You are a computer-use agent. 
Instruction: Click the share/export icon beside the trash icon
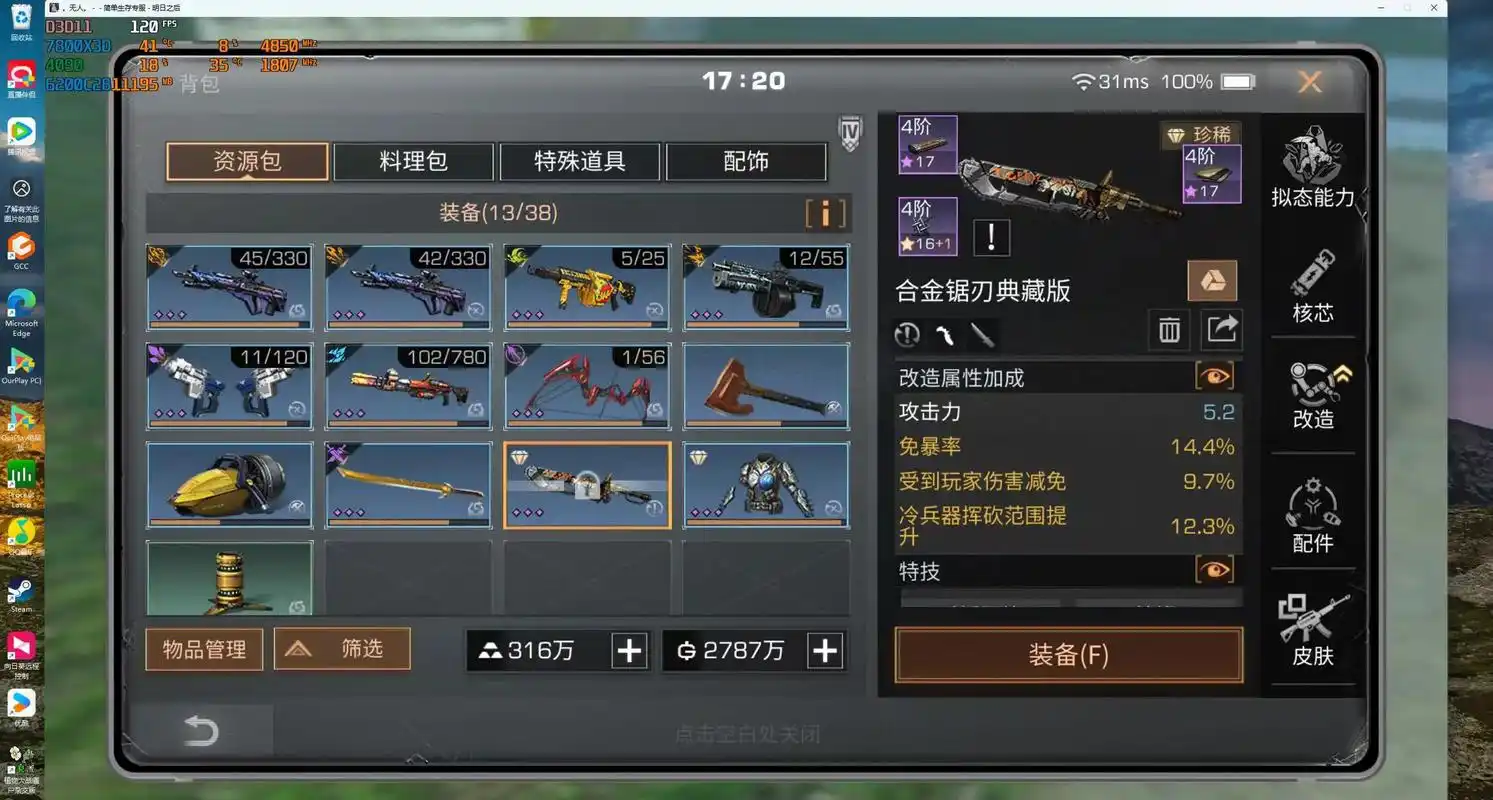pos(1221,329)
